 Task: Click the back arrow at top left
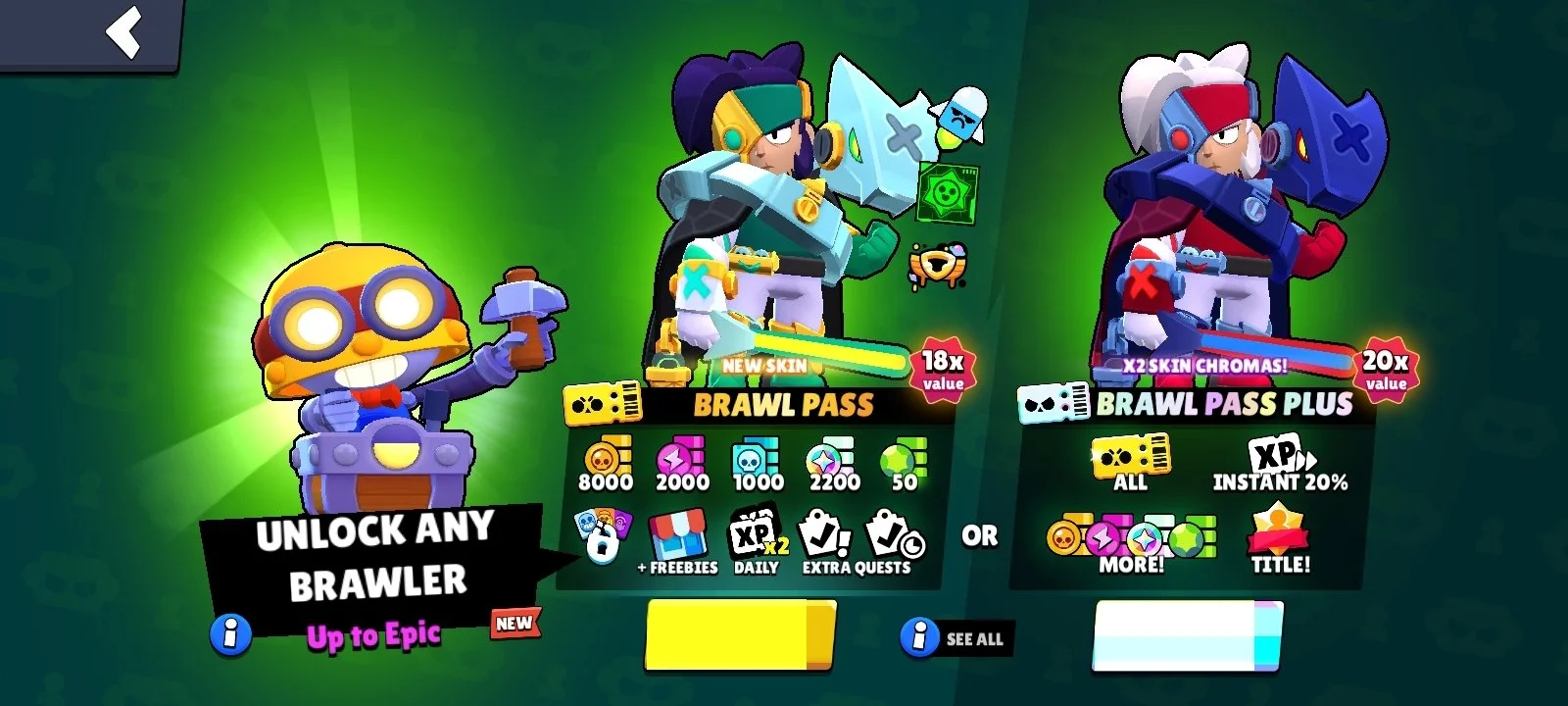coord(122,34)
